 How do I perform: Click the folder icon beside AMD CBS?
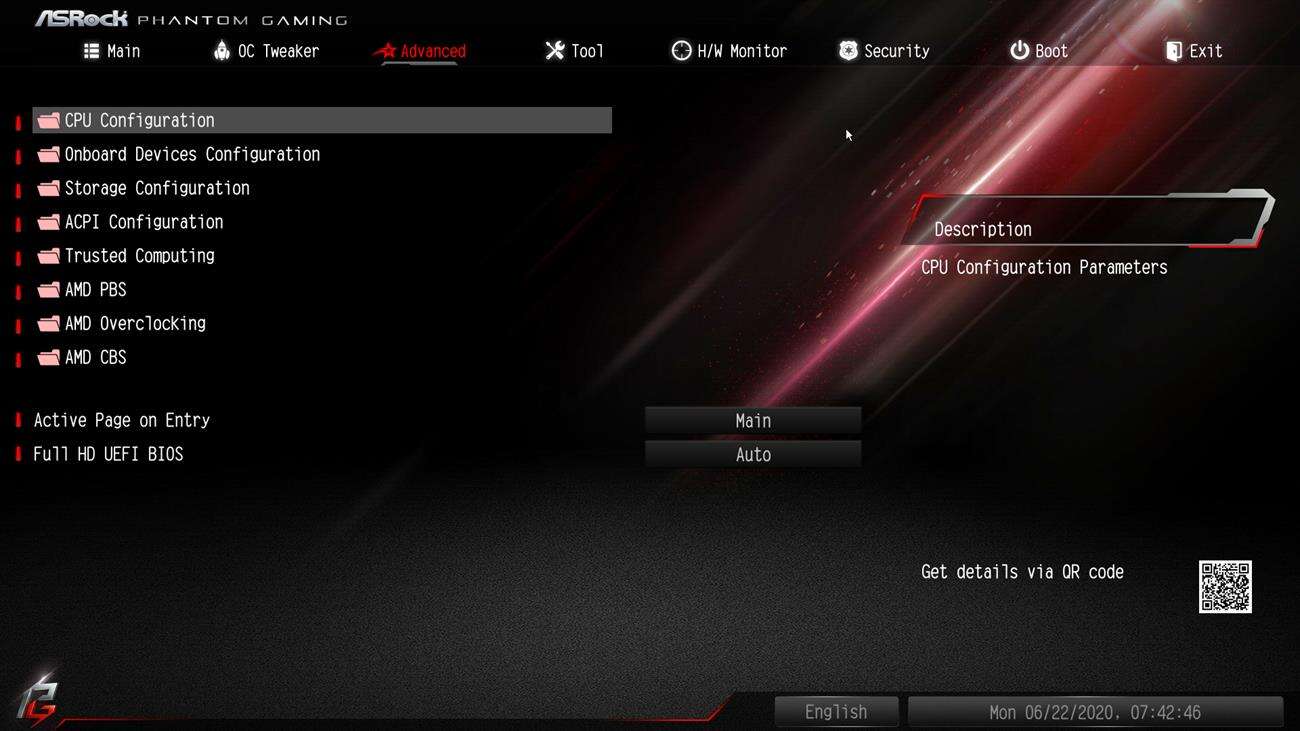[x=47, y=357]
